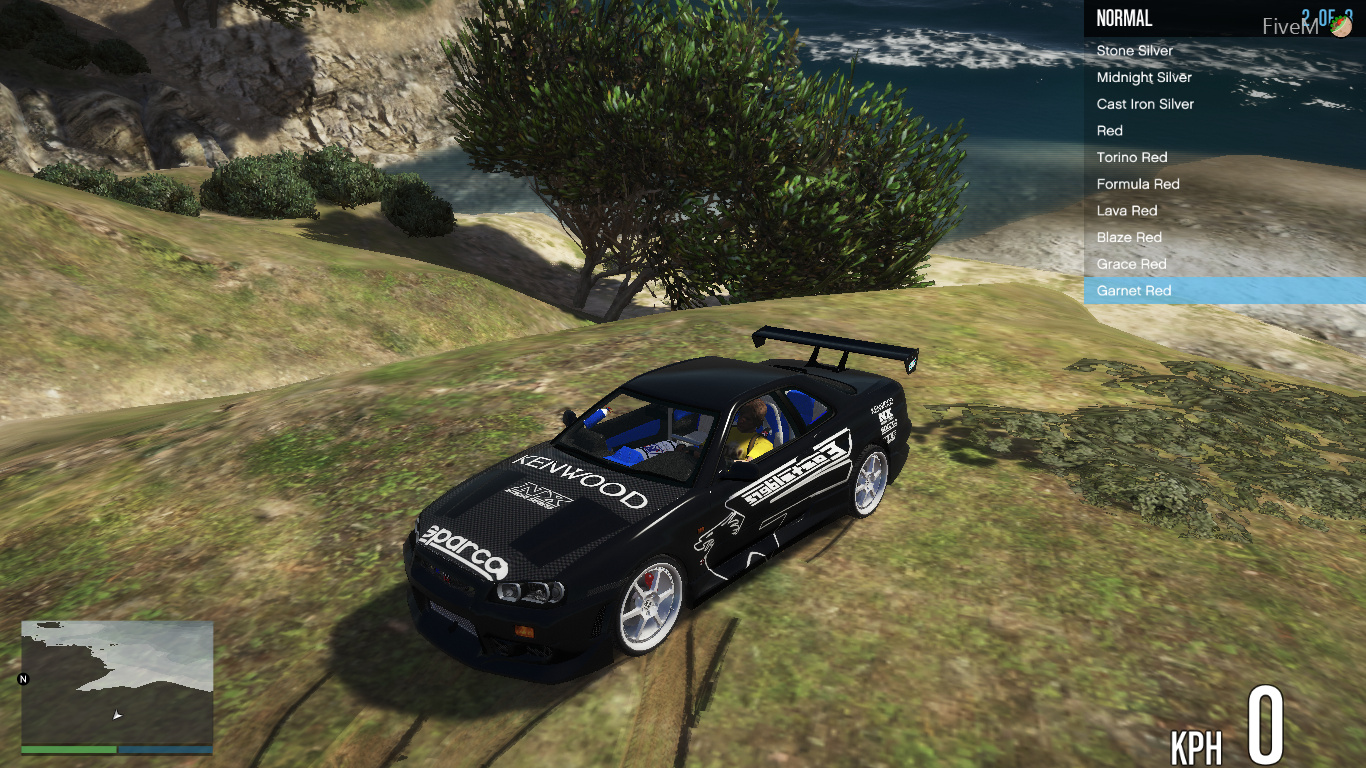1366x768 pixels.
Task: Confirm the highlighted Garnet Red option
Action: 1134,291
